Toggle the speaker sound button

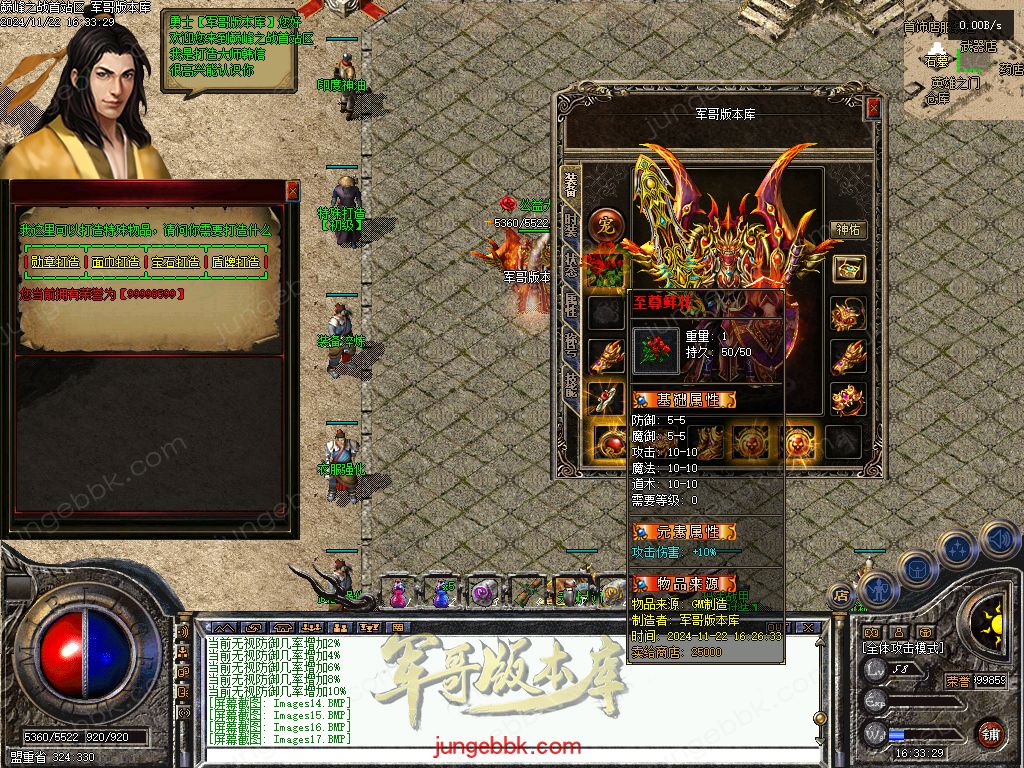click(998, 540)
